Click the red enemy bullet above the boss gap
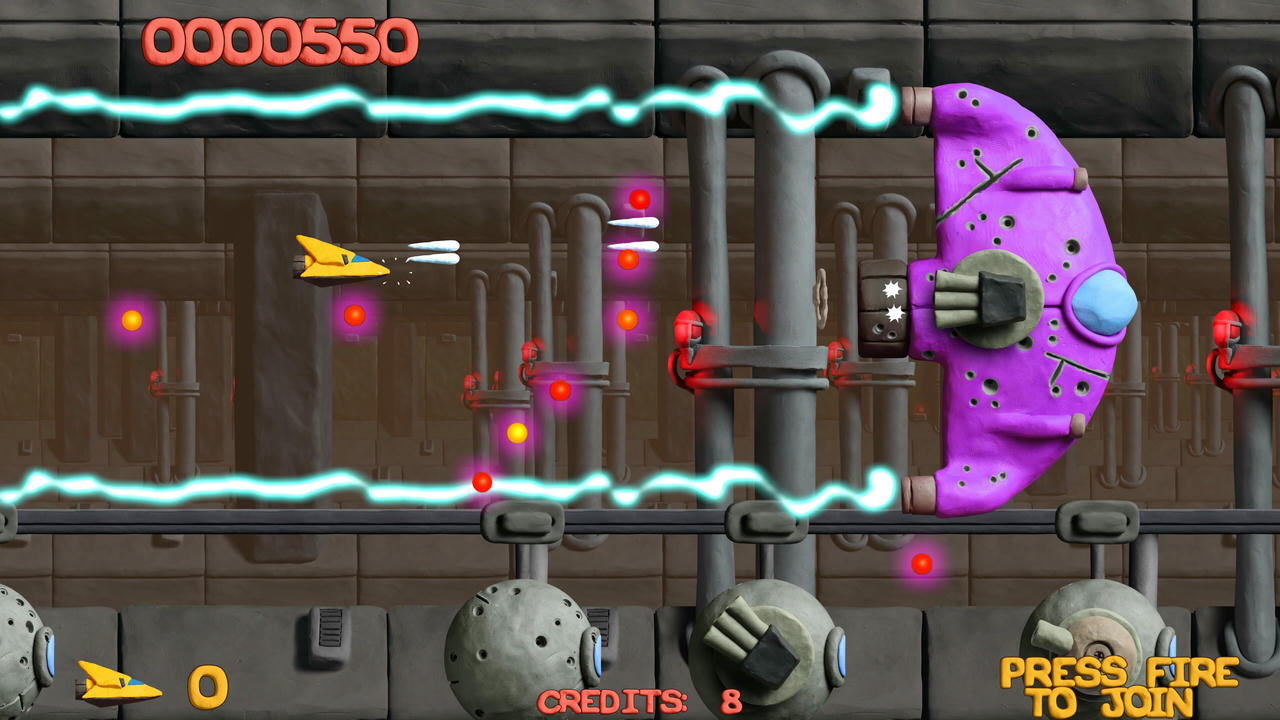Viewport: 1280px width, 720px height. (x=637, y=200)
